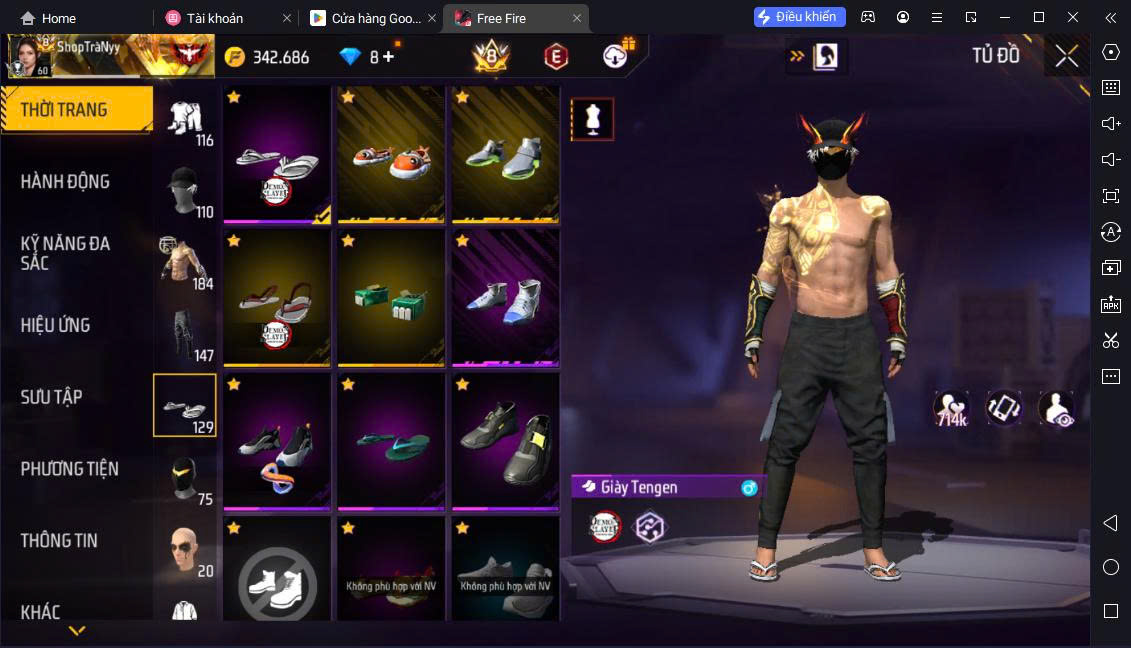Viewport: 1131px width, 648px height.
Task: Open the Thông Tin section
Action: pyautogui.click(x=60, y=540)
